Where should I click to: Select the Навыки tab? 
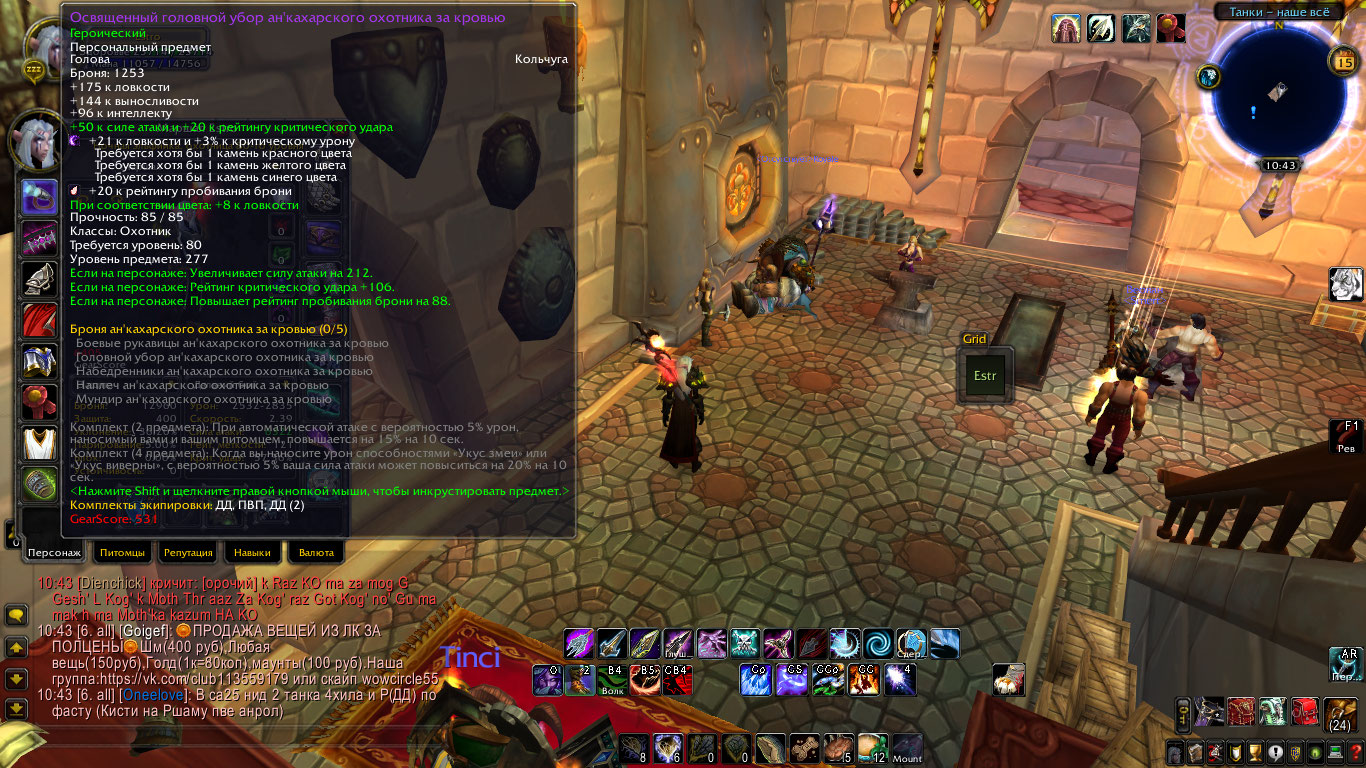[252, 552]
